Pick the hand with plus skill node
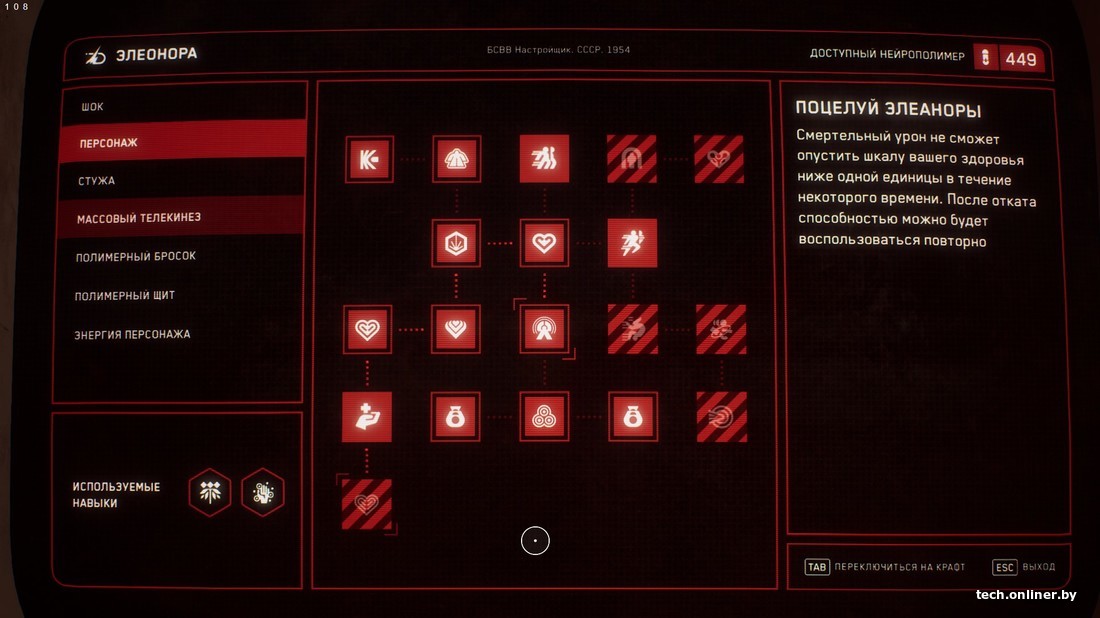The image size is (1100, 618). [367, 416]
